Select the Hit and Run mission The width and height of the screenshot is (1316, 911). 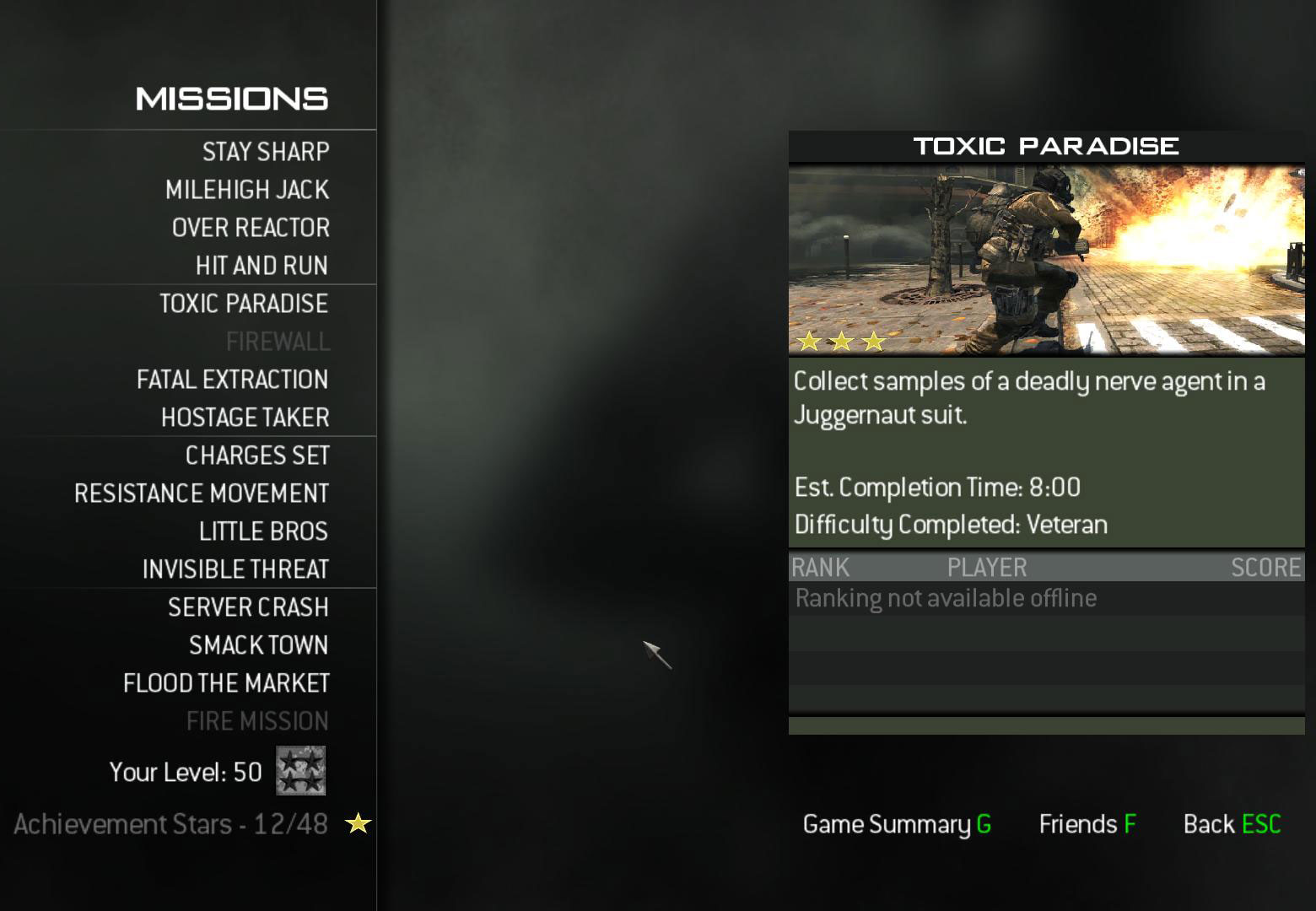click(262, 266)
